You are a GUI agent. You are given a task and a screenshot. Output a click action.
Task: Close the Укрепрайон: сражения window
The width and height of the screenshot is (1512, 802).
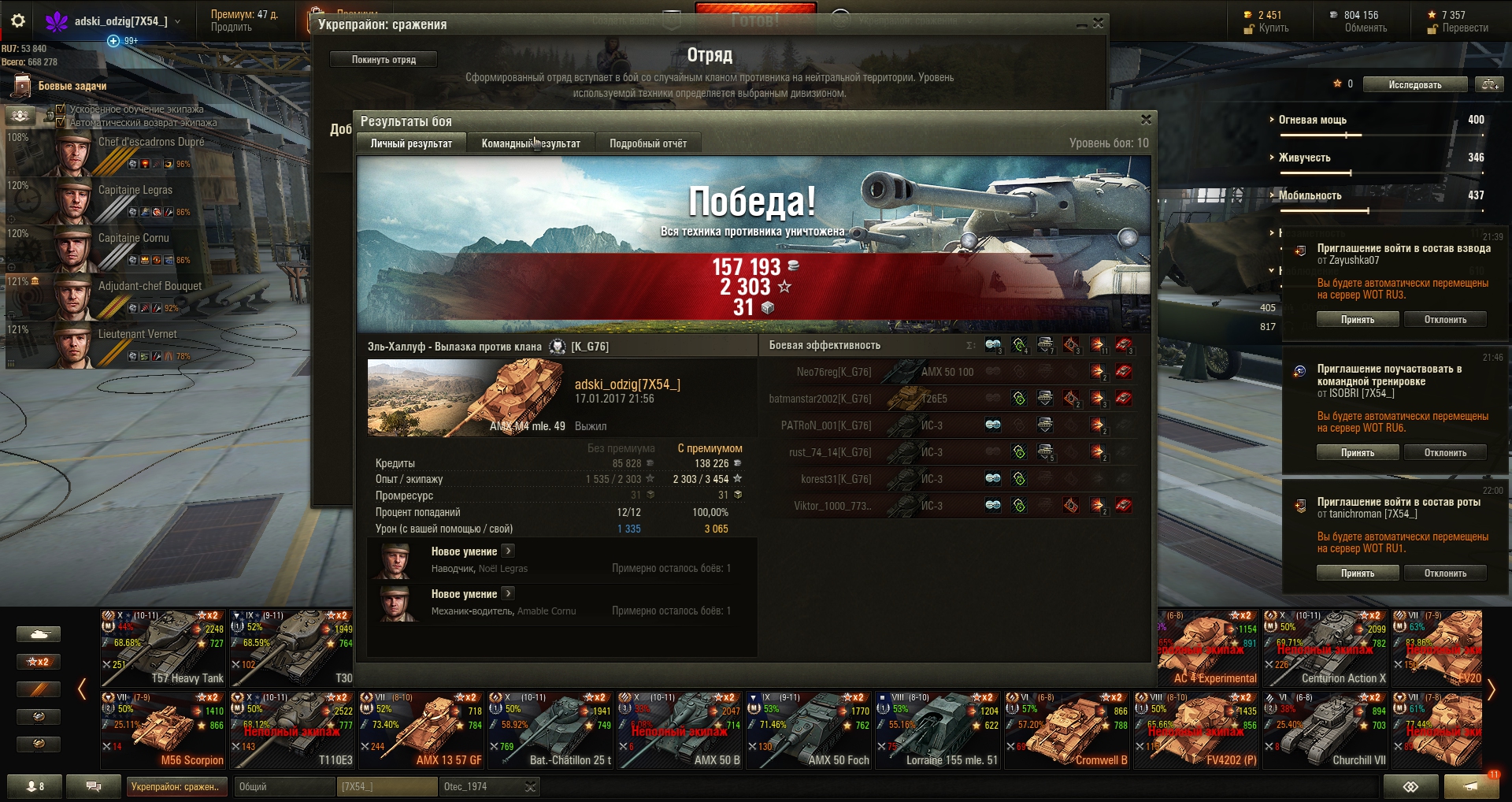click(x=1098, y=24)
